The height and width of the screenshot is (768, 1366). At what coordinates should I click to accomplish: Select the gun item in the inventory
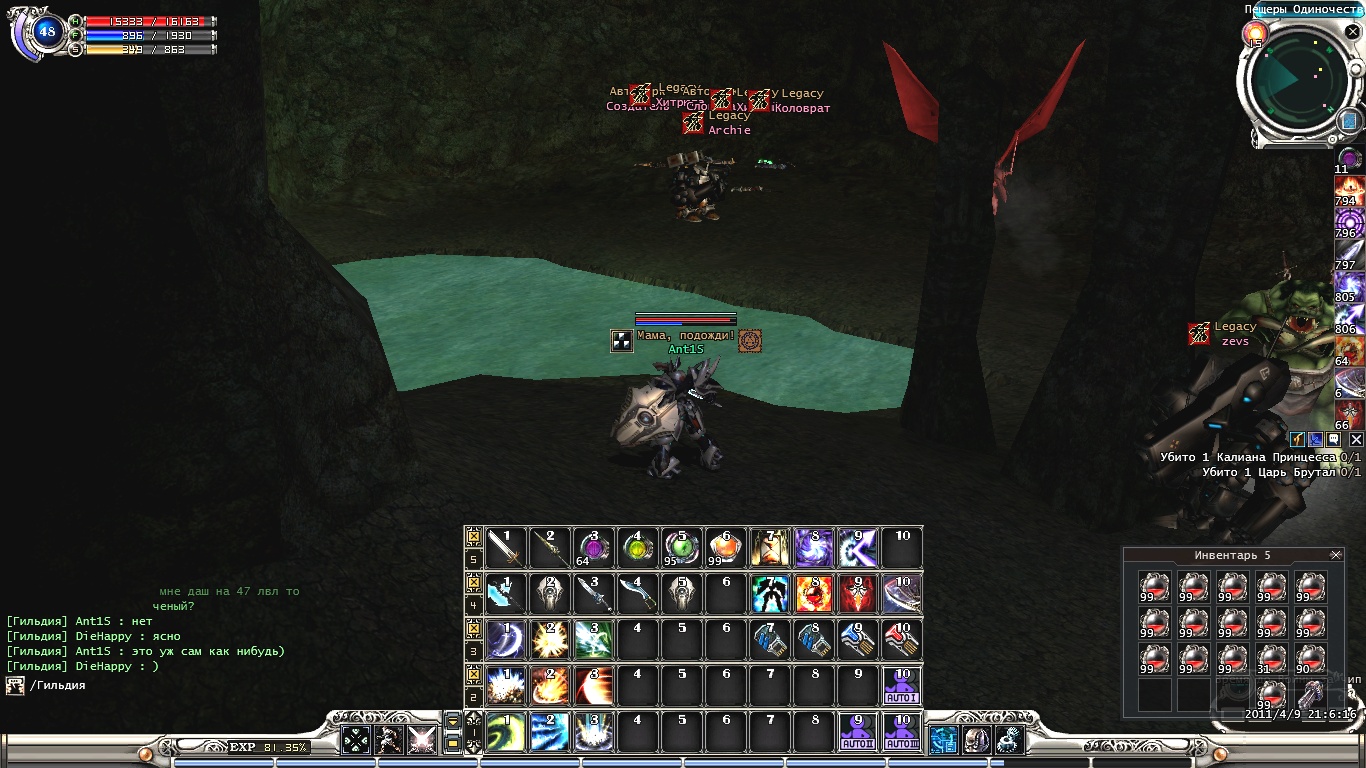tap(1311, 692)
